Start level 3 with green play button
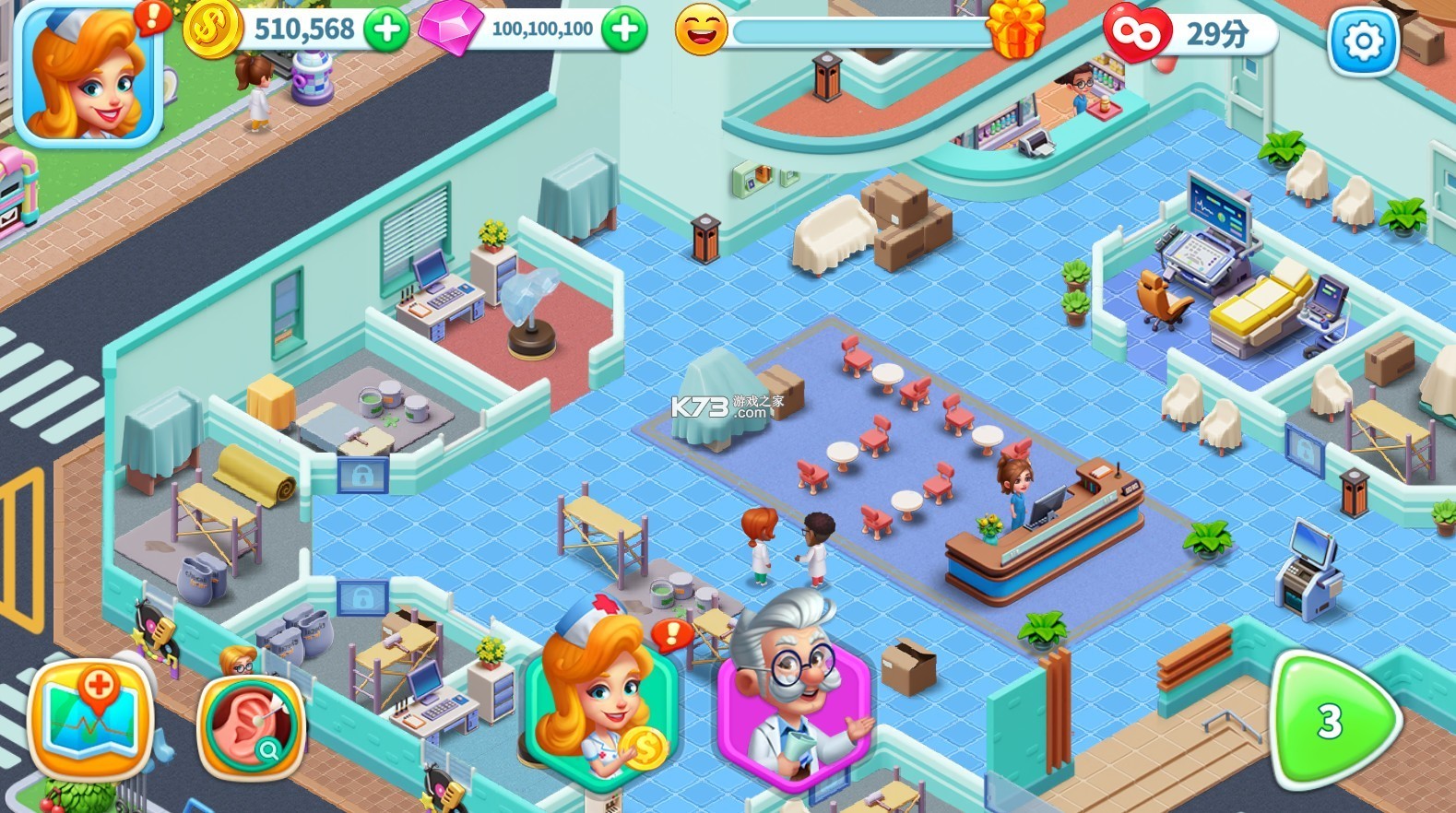The width and height of the screenshot is (1456, 813). tap(1332, 721)
